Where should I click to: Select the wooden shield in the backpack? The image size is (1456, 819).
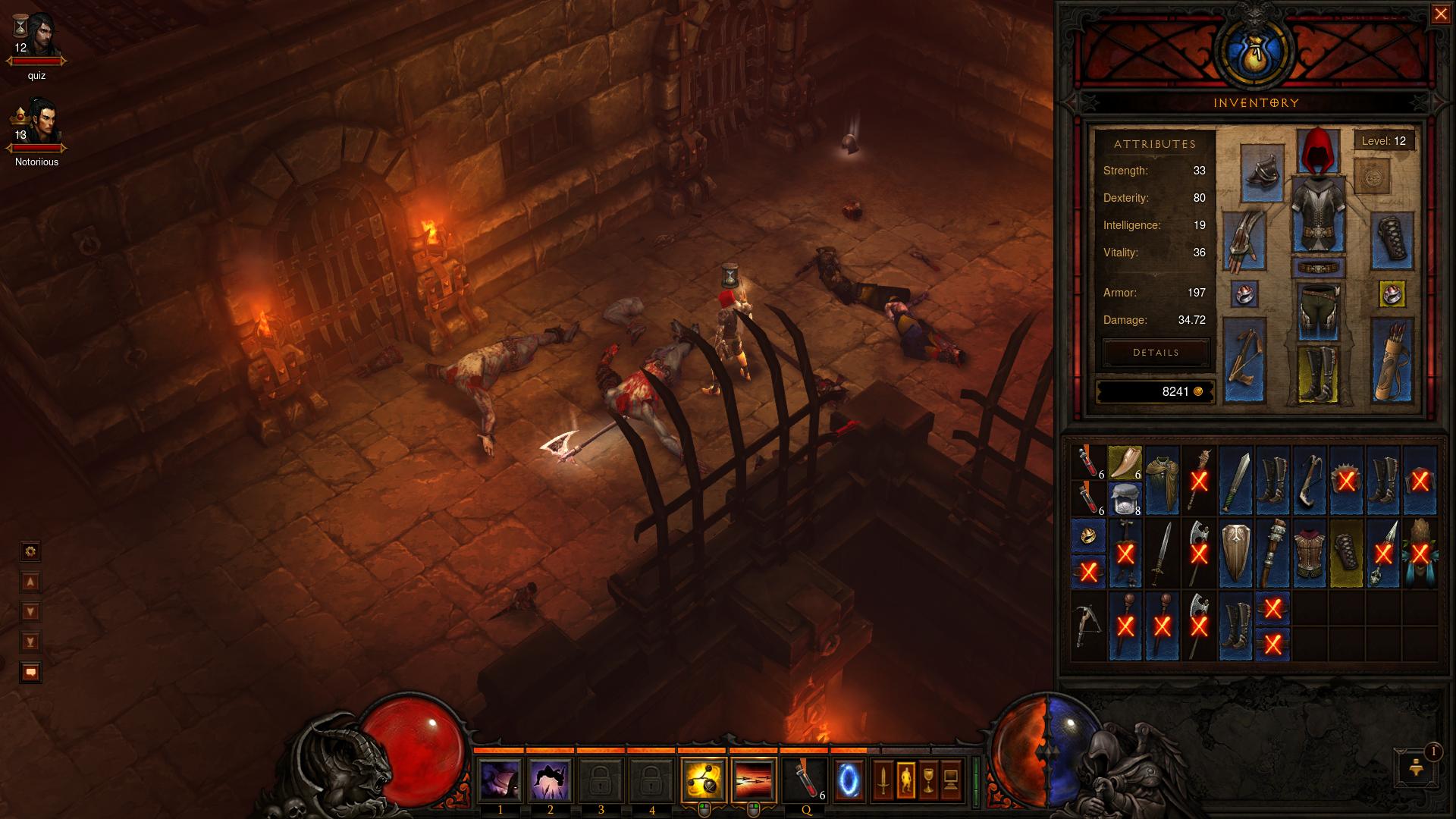pos(1235,554)
